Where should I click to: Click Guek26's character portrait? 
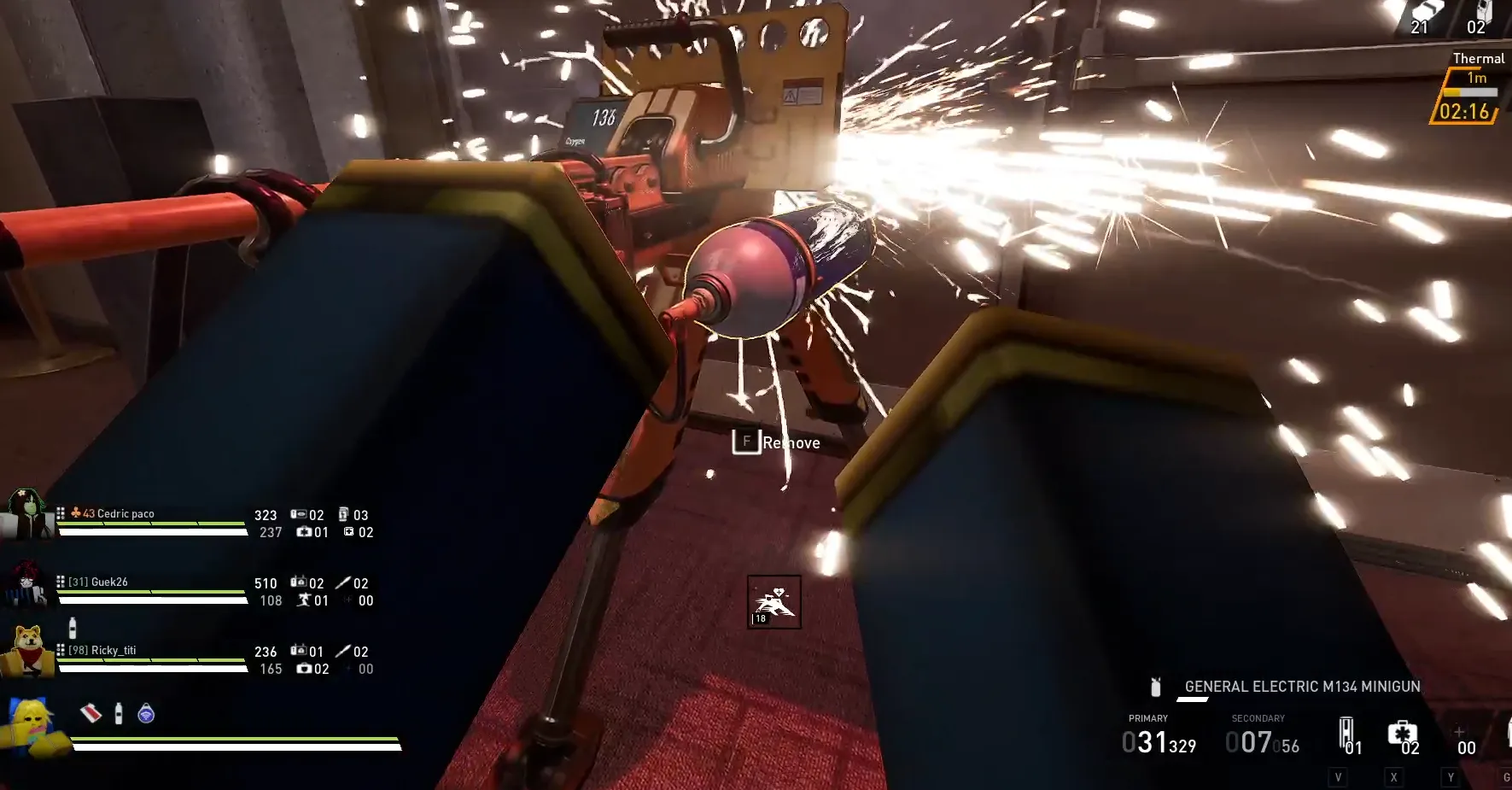pyautogui.click(x=26, y=584)
